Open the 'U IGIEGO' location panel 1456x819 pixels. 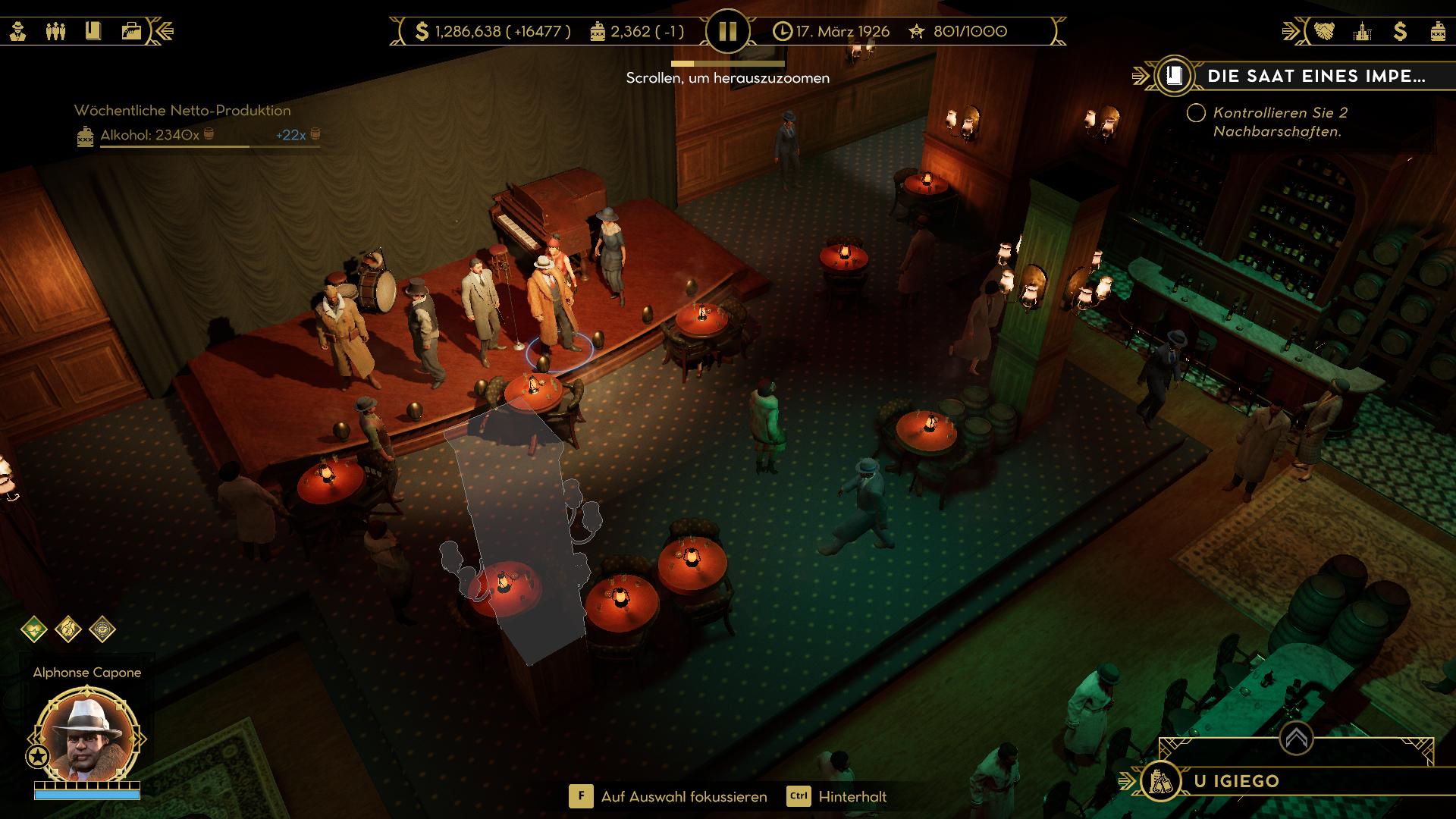click(1236, 781)
